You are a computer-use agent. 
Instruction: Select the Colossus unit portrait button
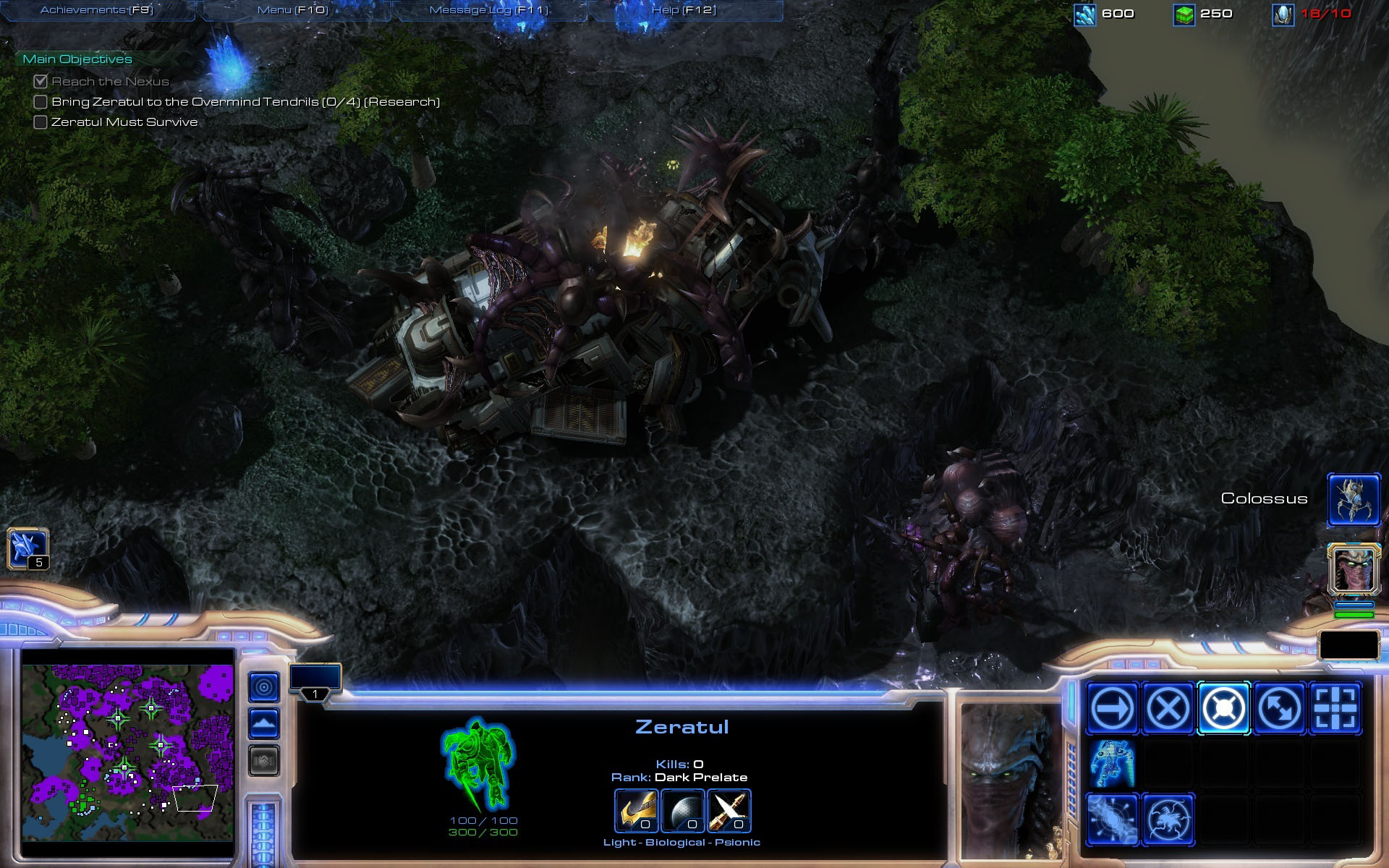click(1353, 499)
